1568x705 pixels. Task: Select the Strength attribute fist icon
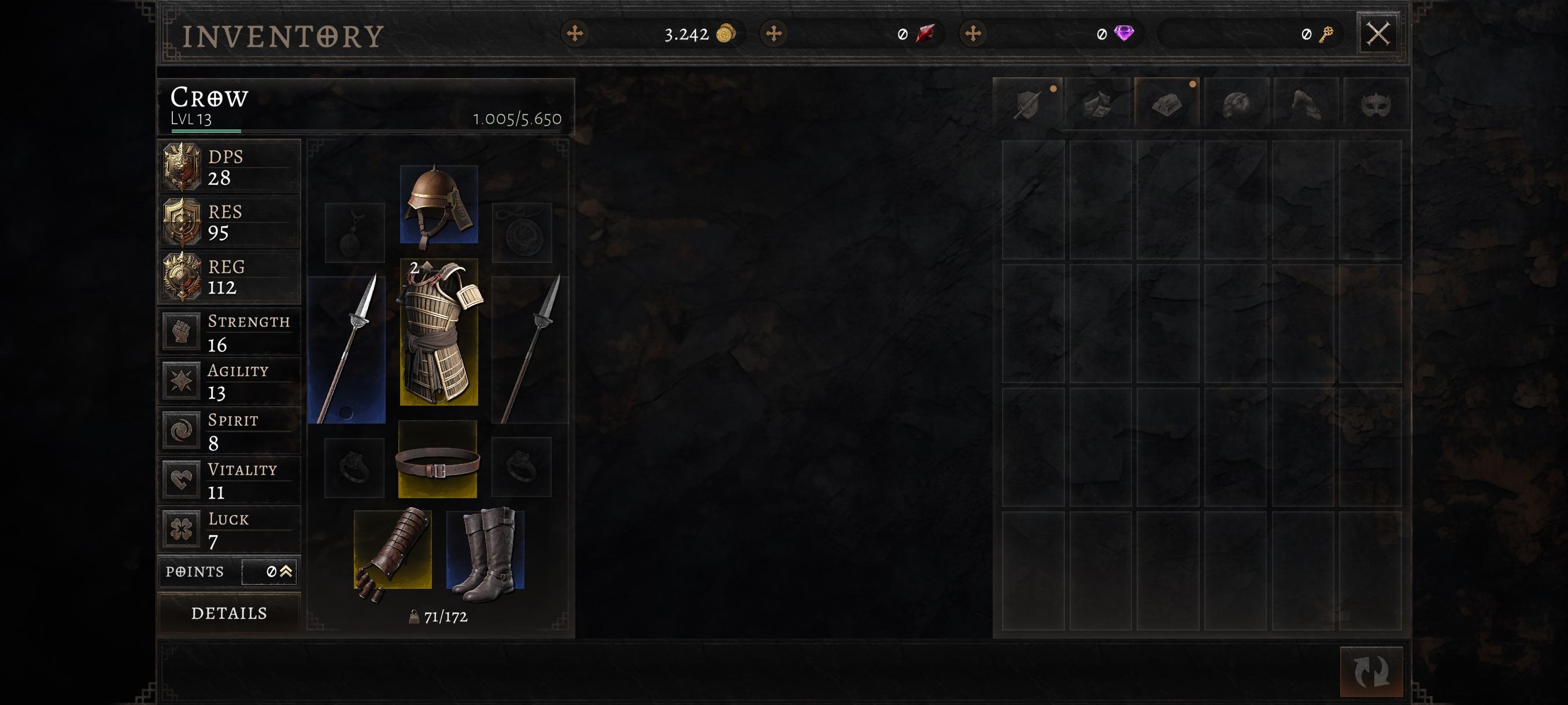(182, 332)
